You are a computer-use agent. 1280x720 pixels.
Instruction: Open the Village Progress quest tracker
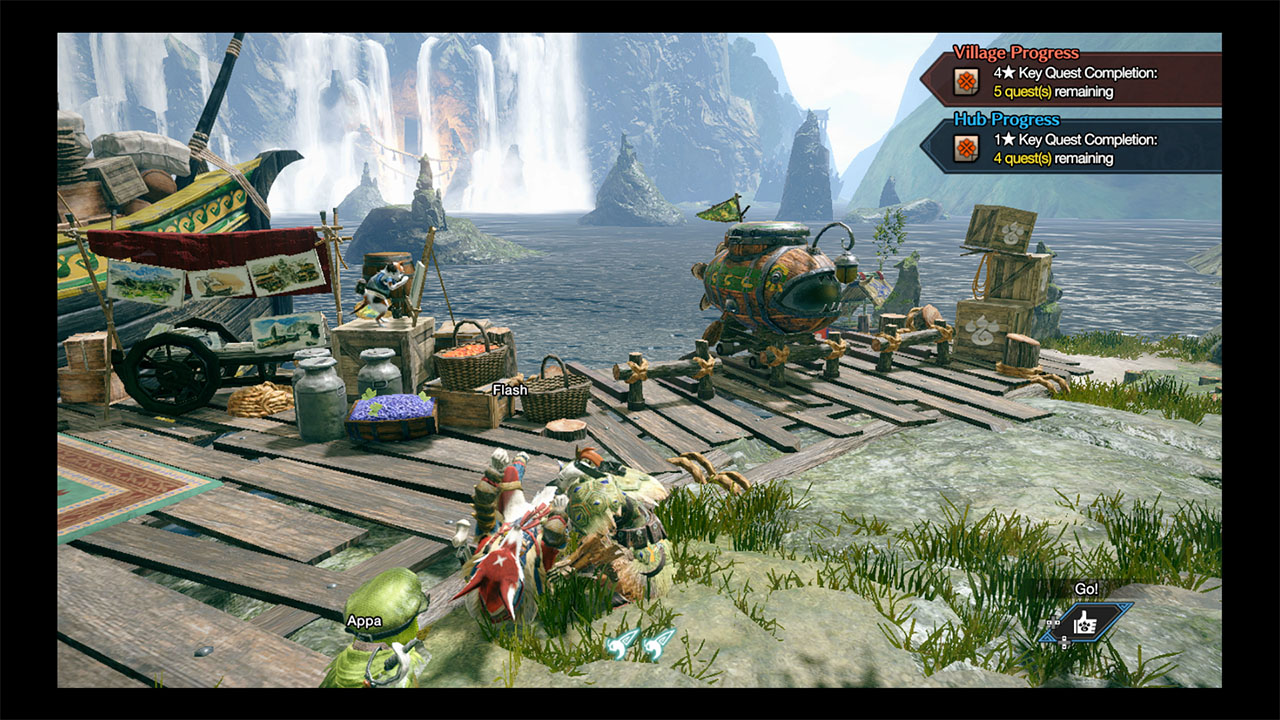point(1070,80)
